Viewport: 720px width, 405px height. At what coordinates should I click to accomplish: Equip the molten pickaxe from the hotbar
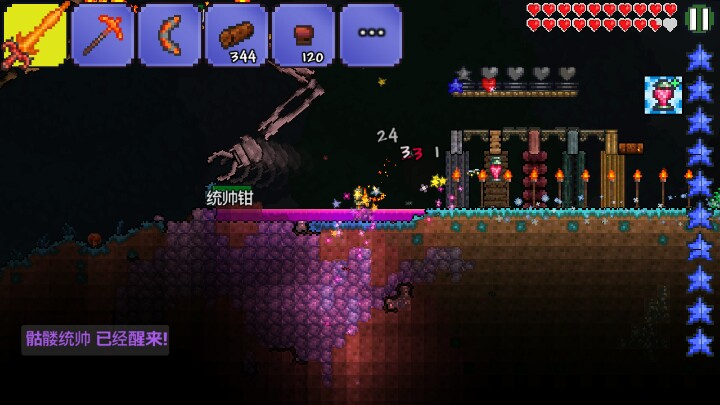point(102,35)
